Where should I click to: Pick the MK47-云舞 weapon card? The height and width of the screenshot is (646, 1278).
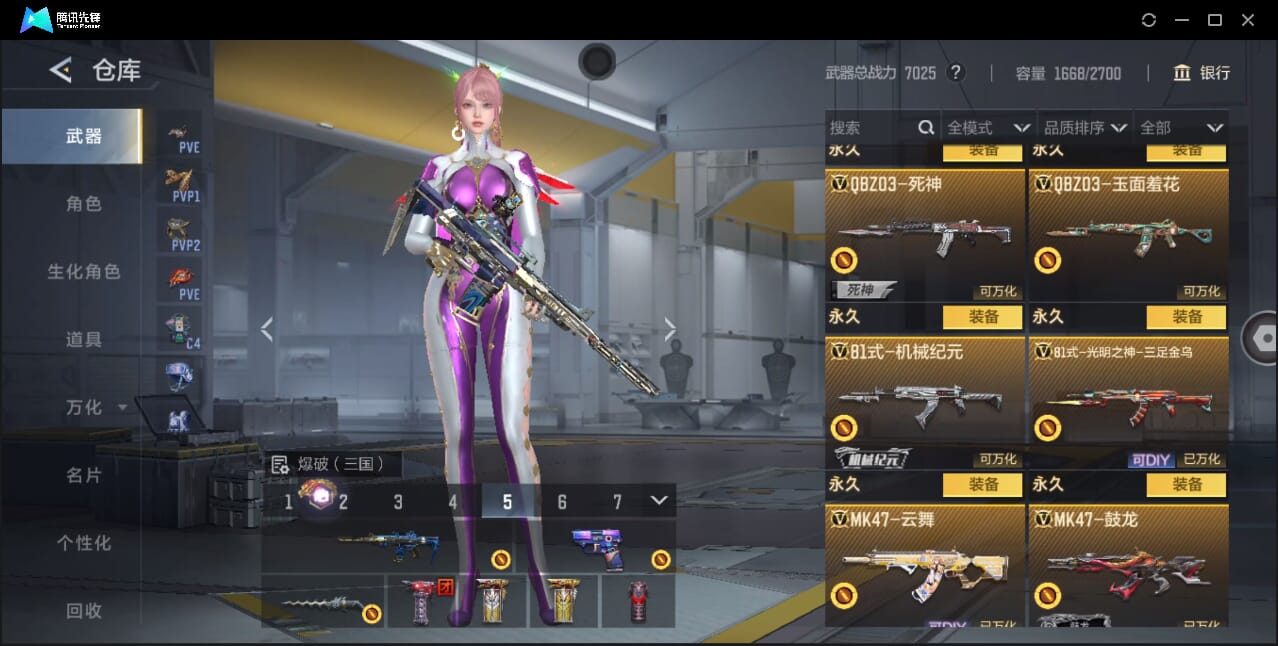(x=925, y=565)
